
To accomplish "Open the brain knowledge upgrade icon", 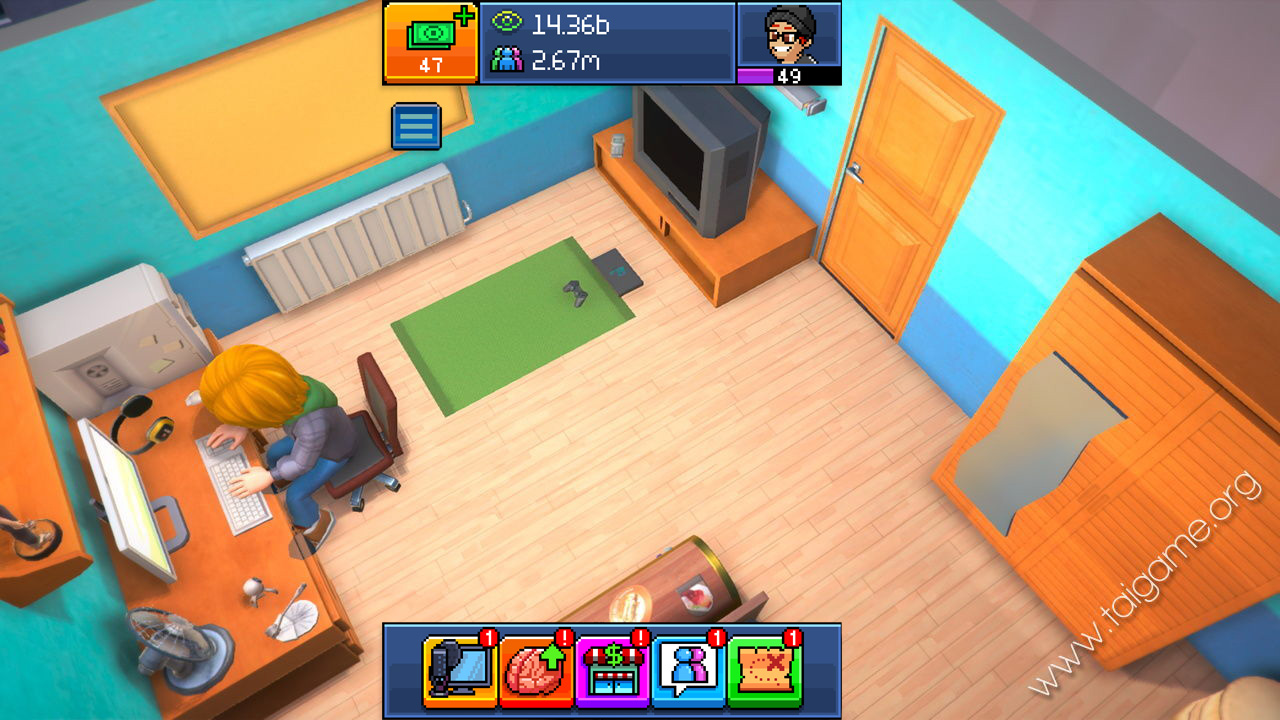I will (x=536, y=670).
